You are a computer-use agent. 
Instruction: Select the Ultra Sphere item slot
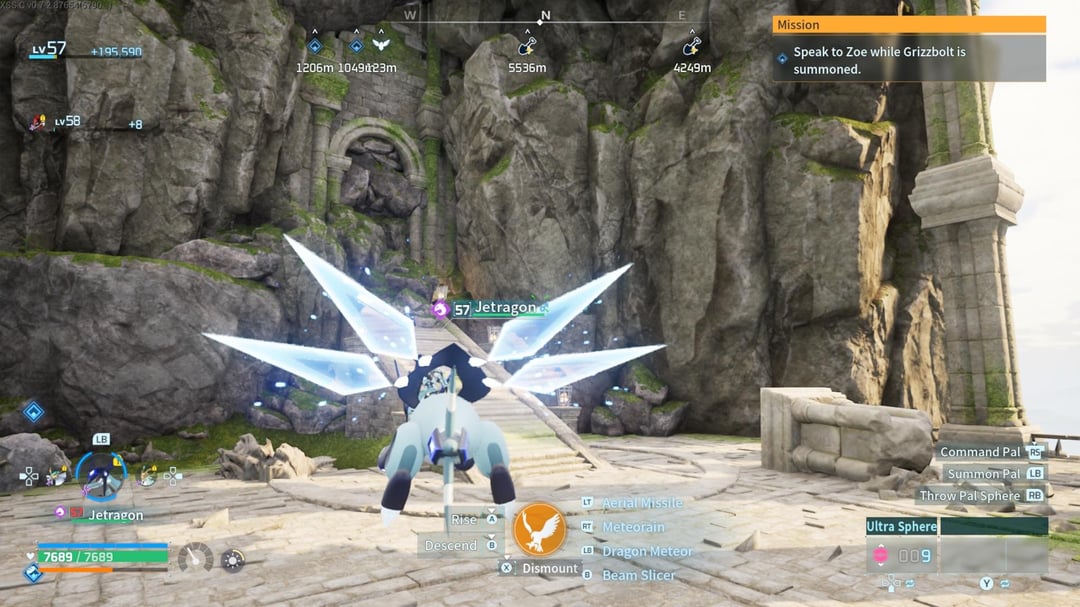[x=902, y=526]
